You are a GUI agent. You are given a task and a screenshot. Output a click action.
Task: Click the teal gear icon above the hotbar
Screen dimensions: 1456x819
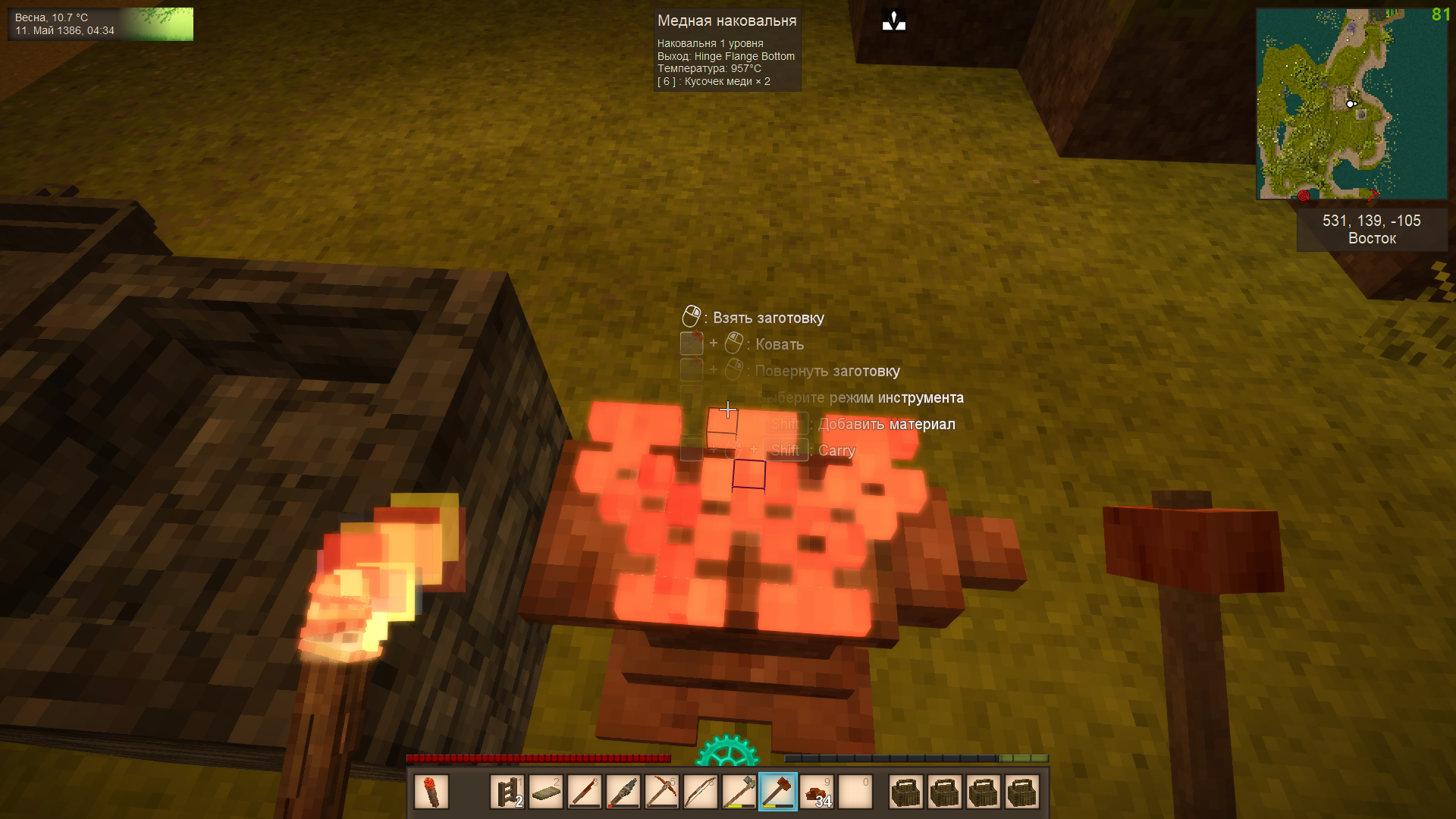[x=727, y=752]
